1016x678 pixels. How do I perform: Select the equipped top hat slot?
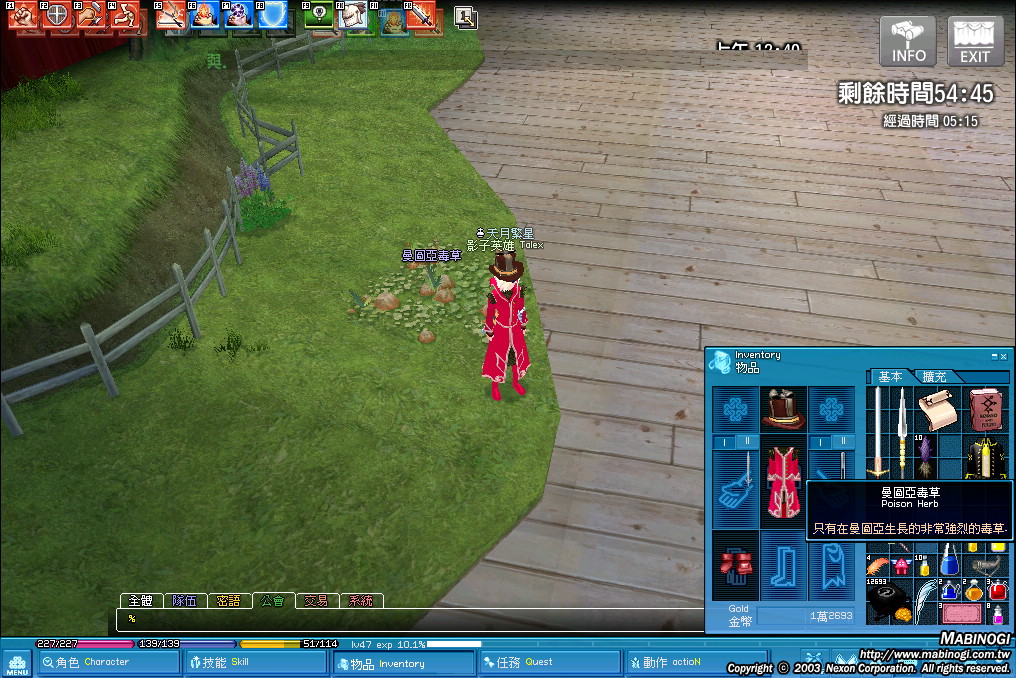[784, 409]
